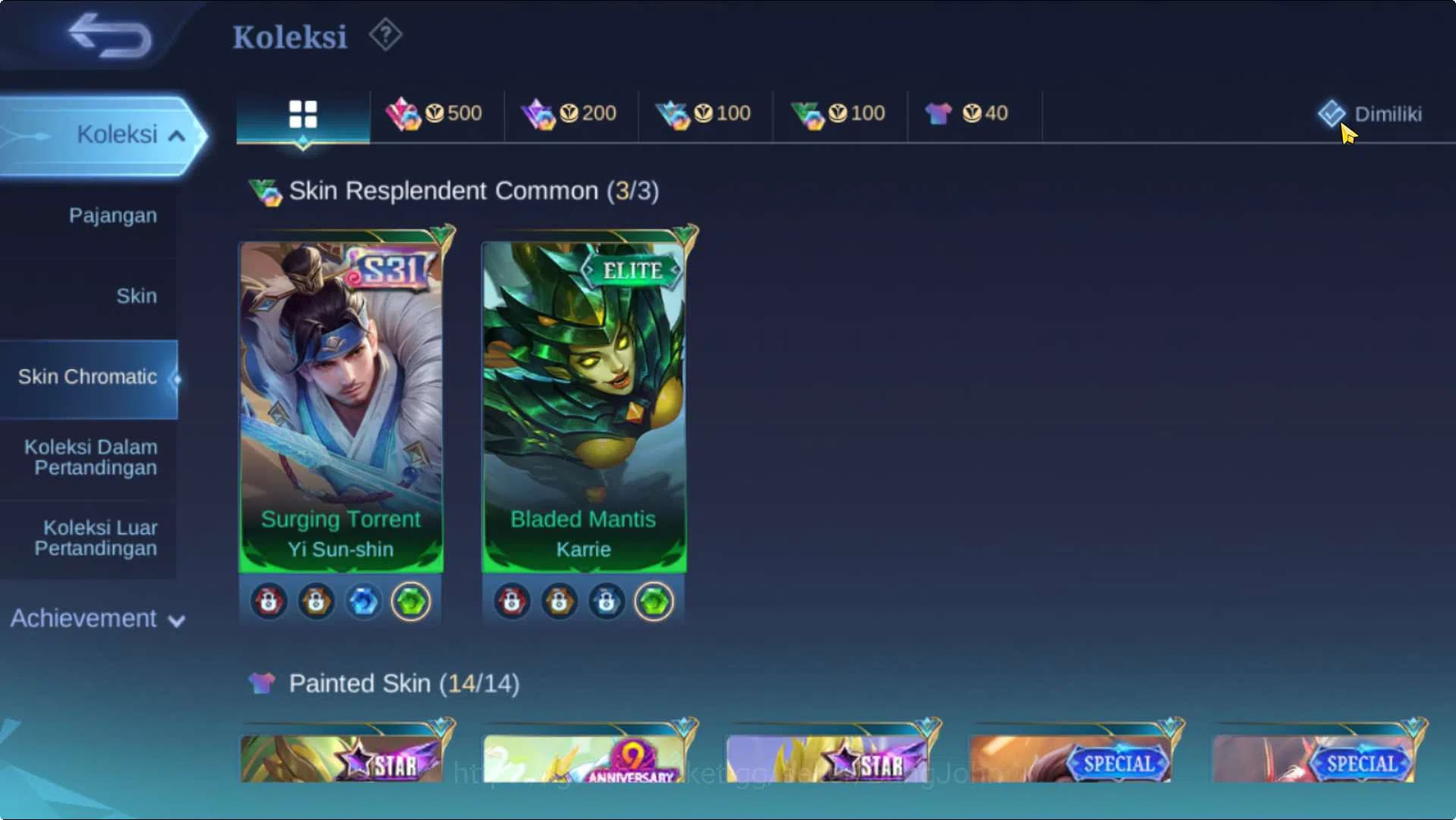Click the Painted Skin shirt filter icon
Screen dimensions: 1456x820
point(938,114)
